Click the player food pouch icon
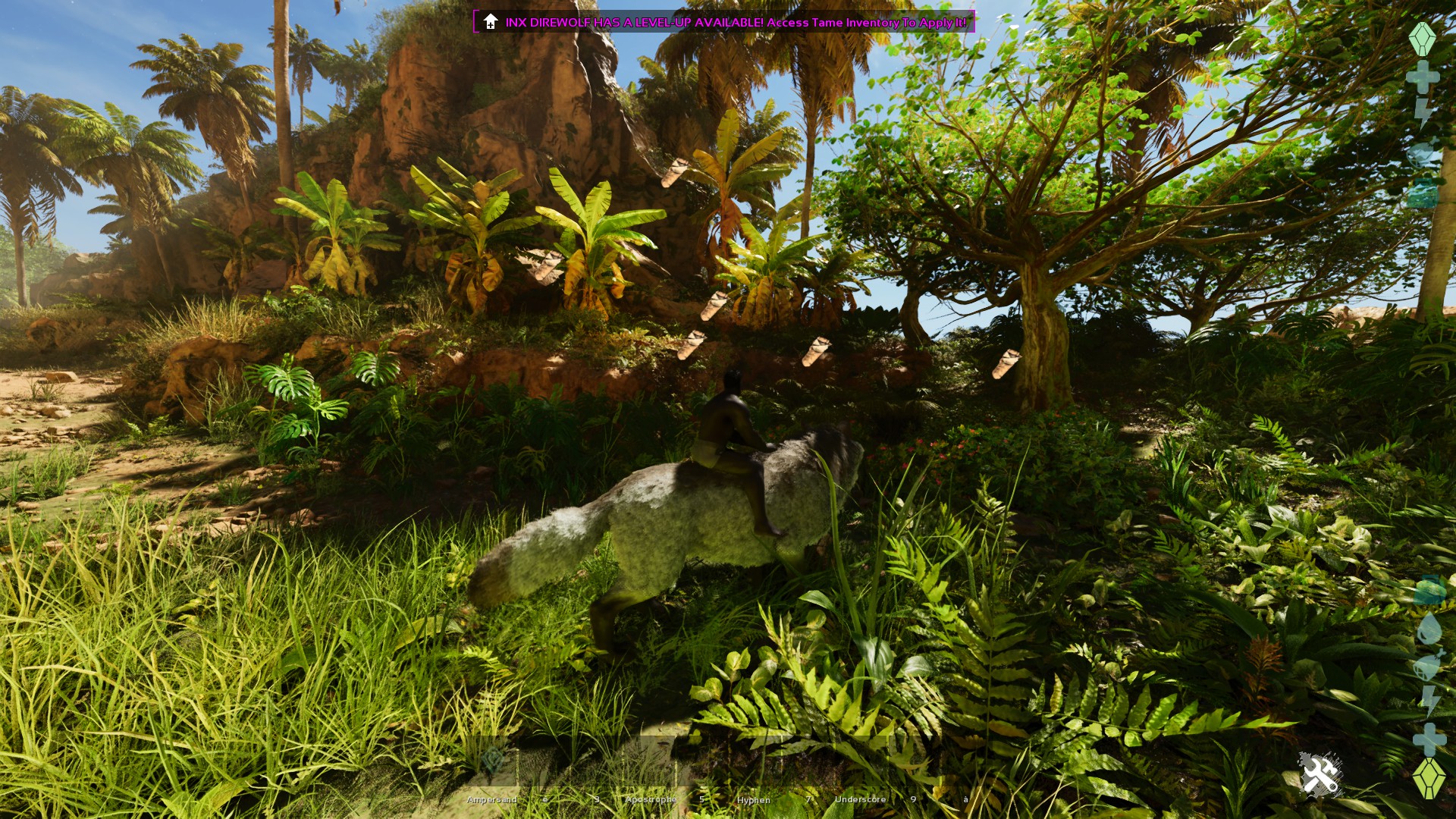 (1422, 152)
